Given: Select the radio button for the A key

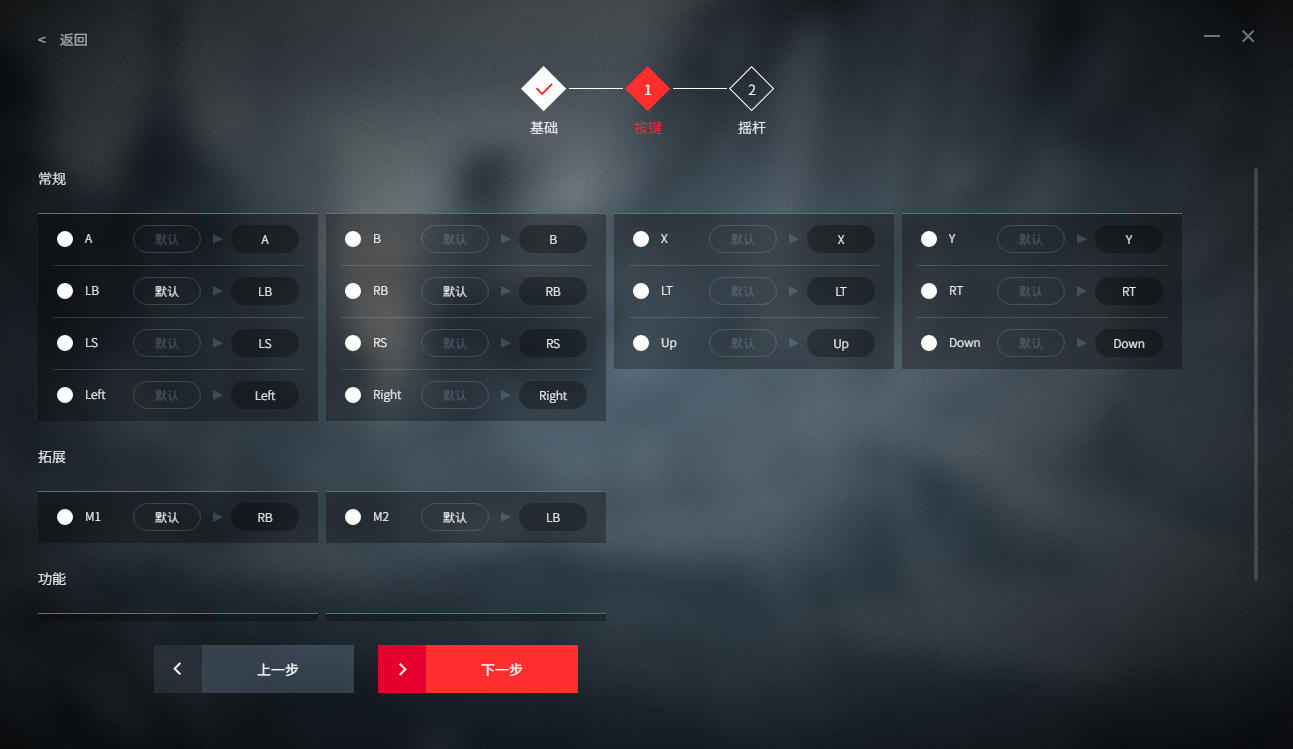Looking at the screenshot, I should click(x=65, y=239).
